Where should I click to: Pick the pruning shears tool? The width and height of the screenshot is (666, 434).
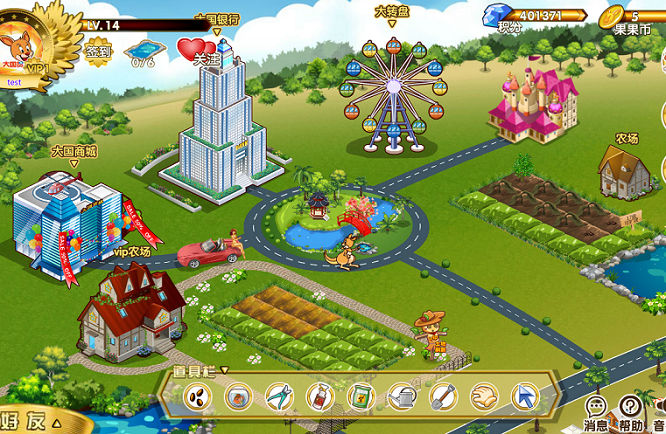coord(279,398)
